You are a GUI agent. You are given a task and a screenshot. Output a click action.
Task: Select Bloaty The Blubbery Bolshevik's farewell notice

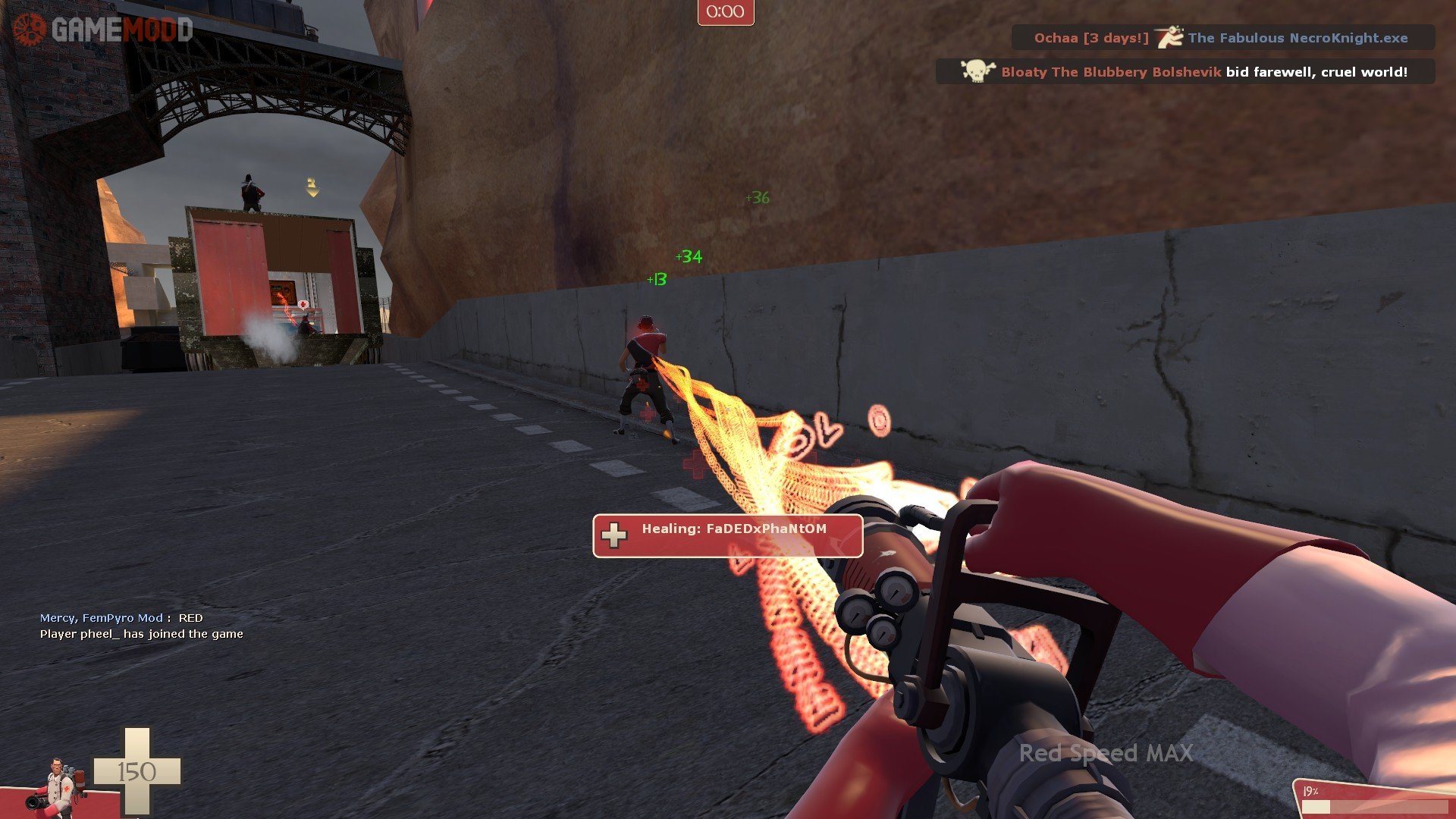tap(1185, 72)
